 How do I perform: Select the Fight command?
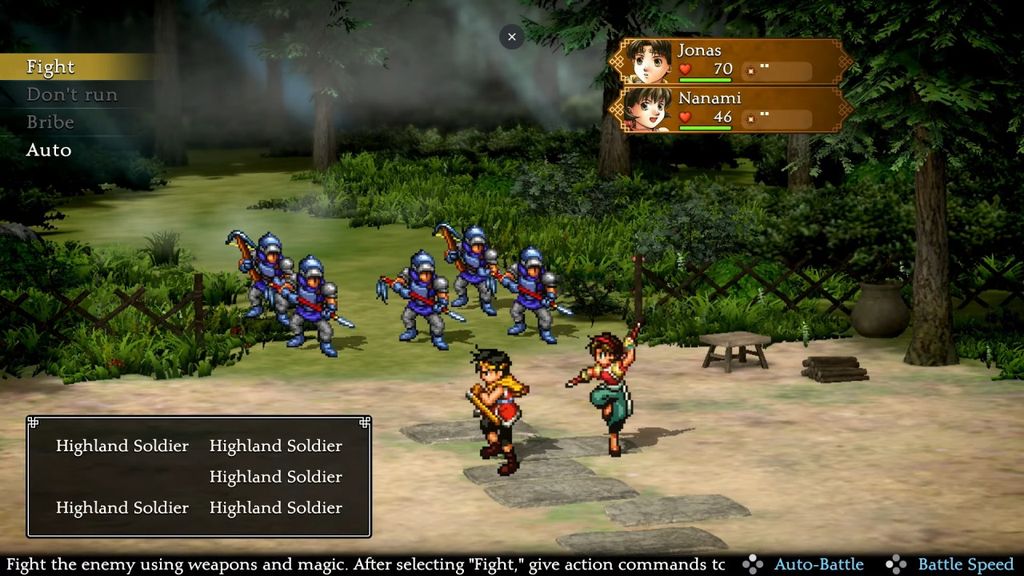pos(51,67)
